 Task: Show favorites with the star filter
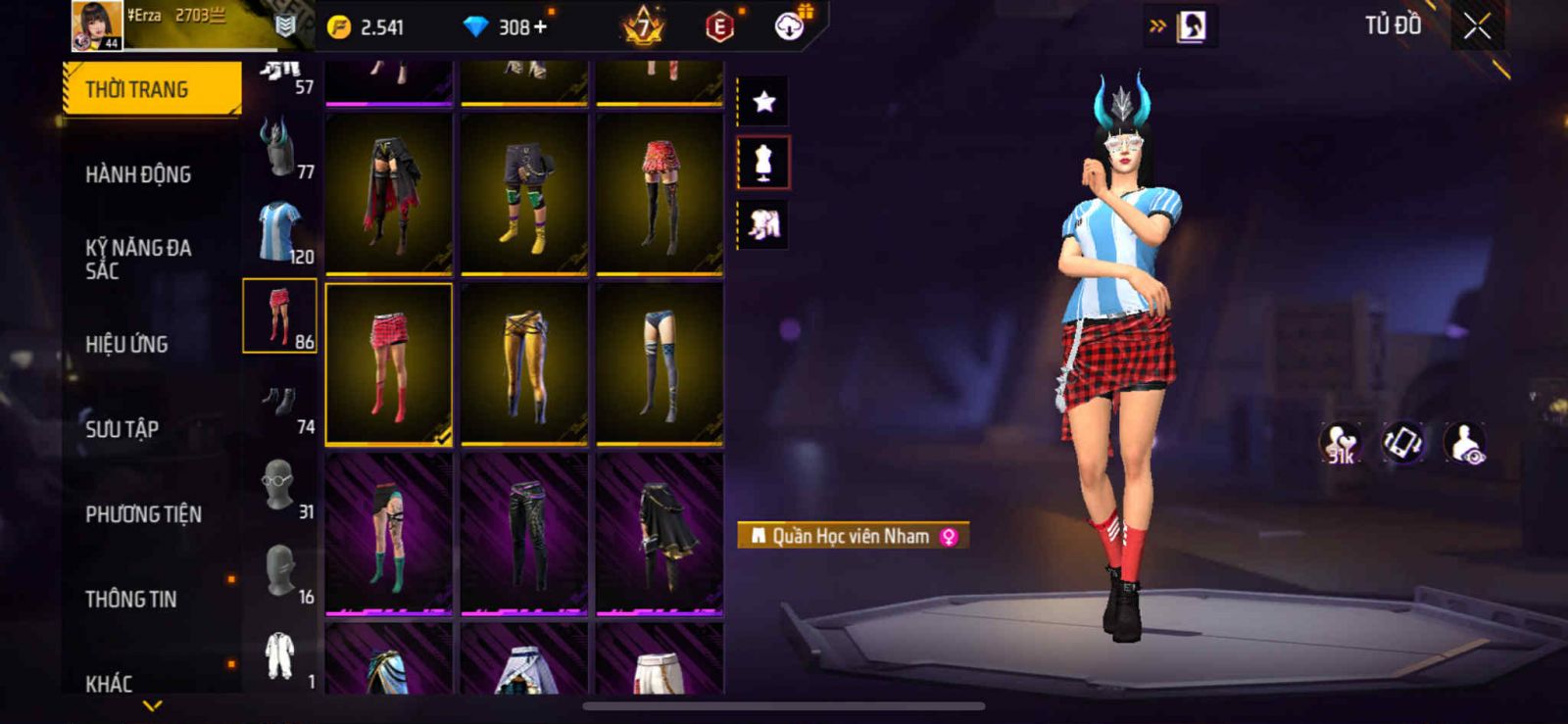pos(763,101)
